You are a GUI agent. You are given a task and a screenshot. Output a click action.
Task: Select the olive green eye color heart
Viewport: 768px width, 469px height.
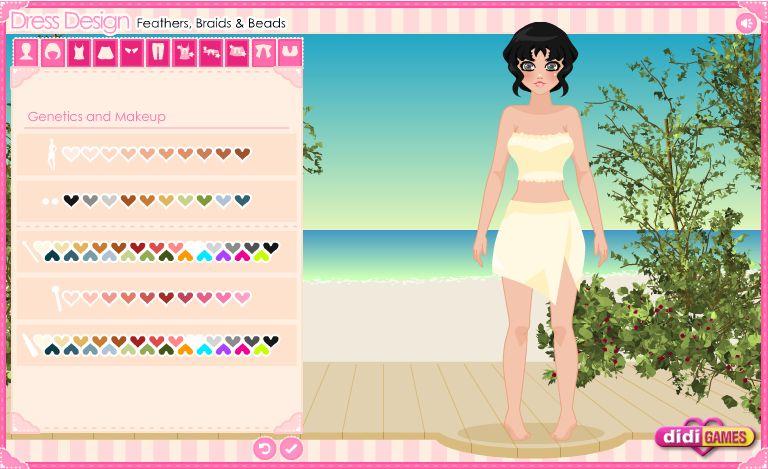point(204,201)
